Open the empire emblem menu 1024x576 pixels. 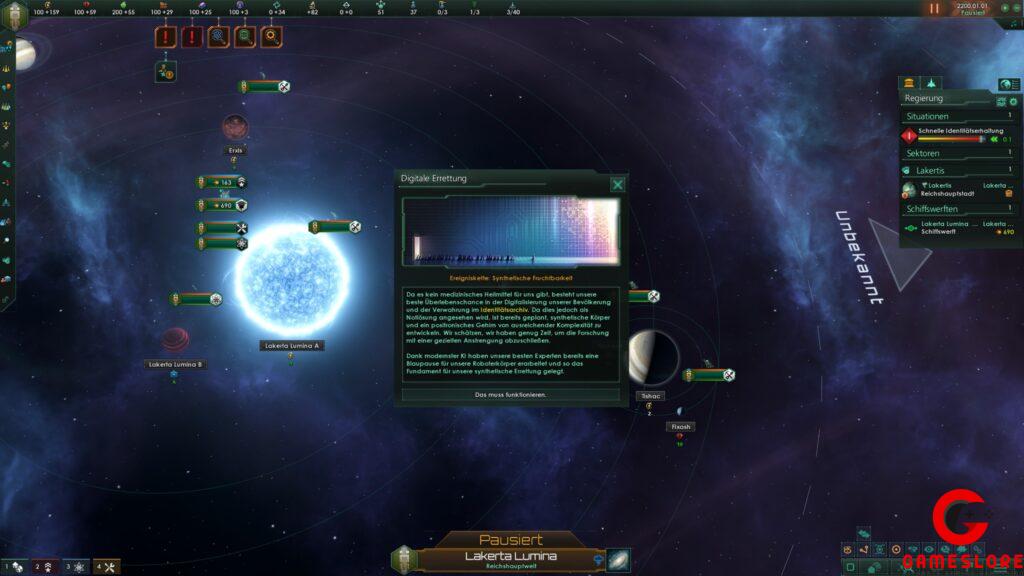(x=15, y=17)
